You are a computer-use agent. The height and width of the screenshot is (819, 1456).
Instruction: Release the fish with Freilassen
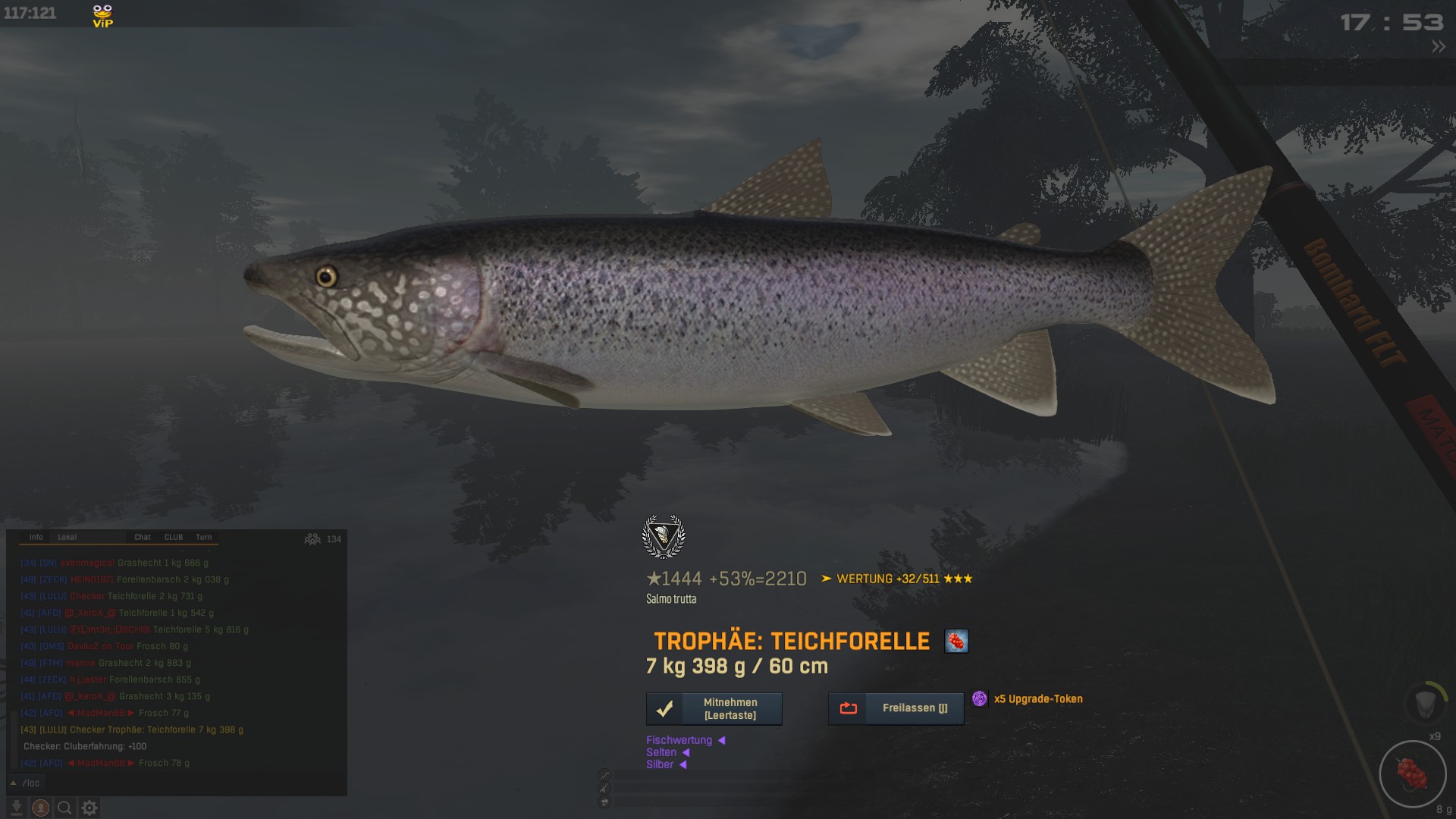coord(896,708)
